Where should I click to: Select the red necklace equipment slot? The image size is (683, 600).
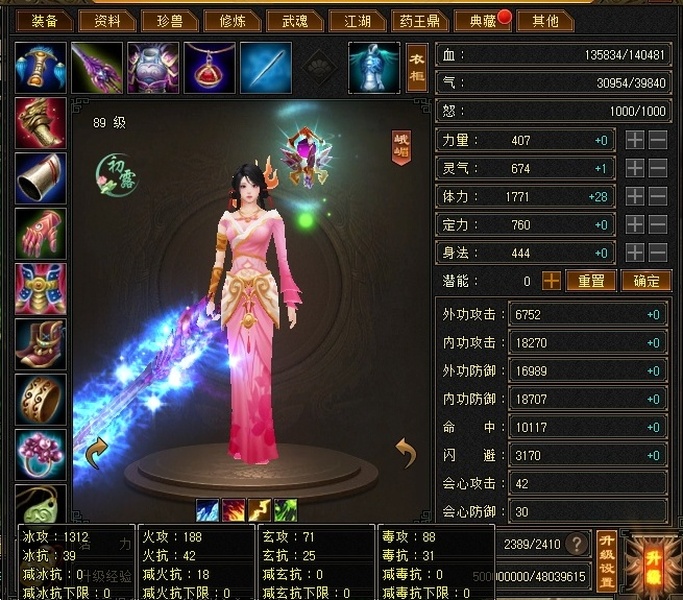tap(209, 67)
